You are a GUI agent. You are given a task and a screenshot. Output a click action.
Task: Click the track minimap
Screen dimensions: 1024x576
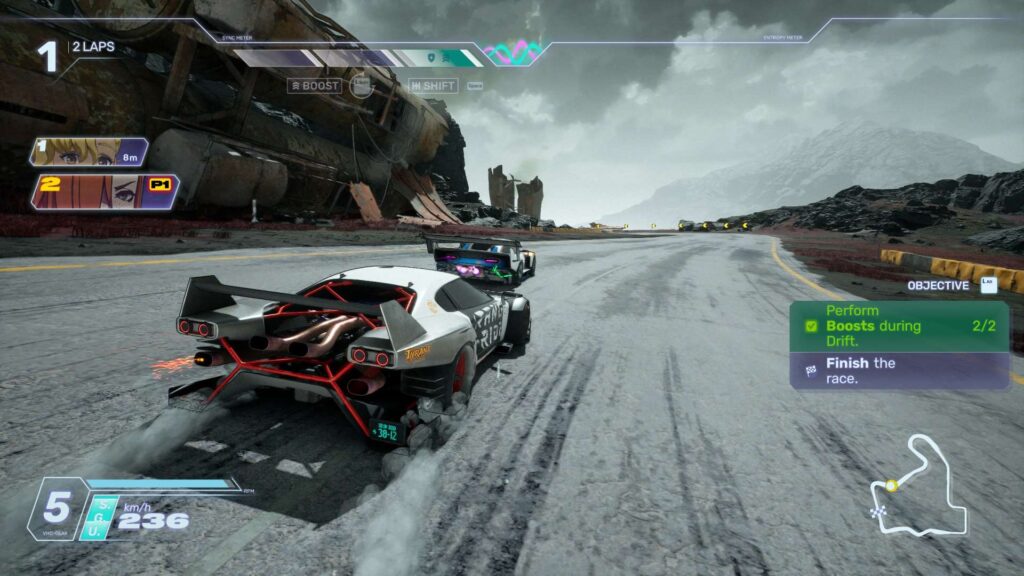[918, 486]
